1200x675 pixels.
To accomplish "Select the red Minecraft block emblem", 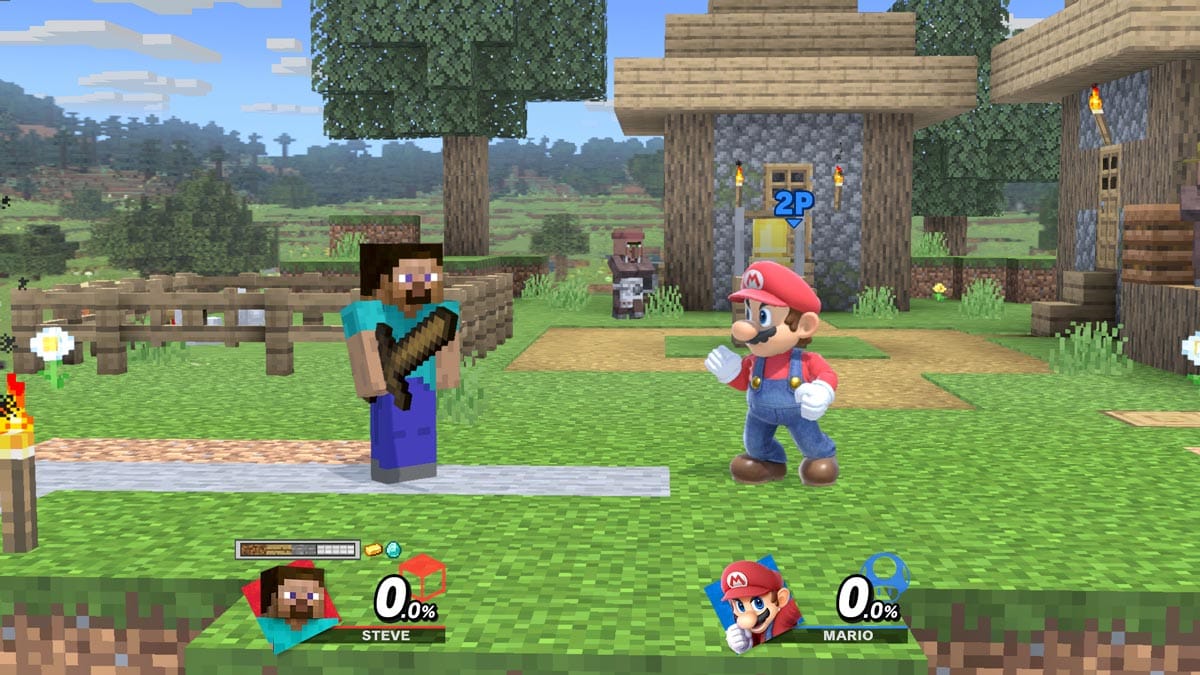I will [x=422, y=576].
